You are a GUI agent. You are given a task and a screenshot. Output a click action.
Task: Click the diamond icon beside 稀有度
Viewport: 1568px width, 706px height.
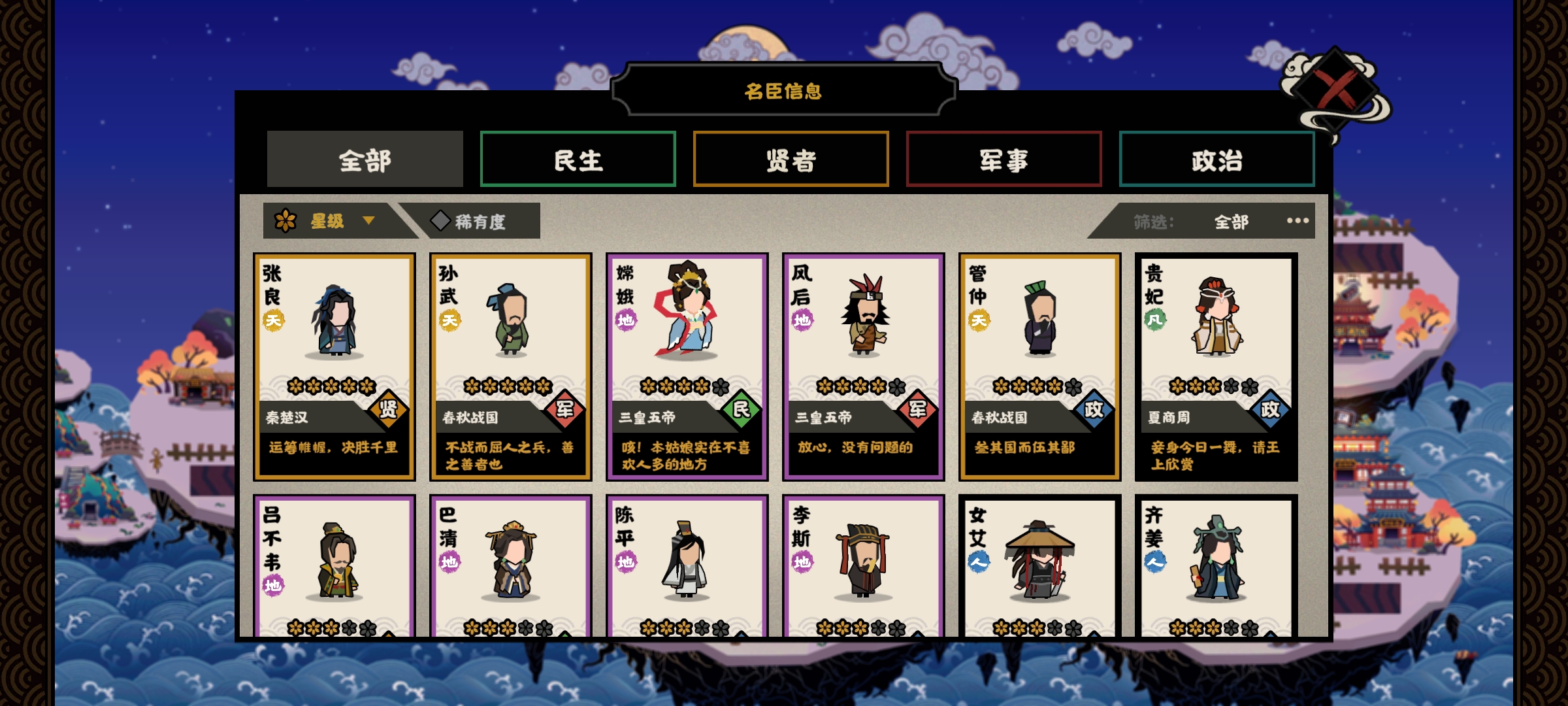click(438, 221)
